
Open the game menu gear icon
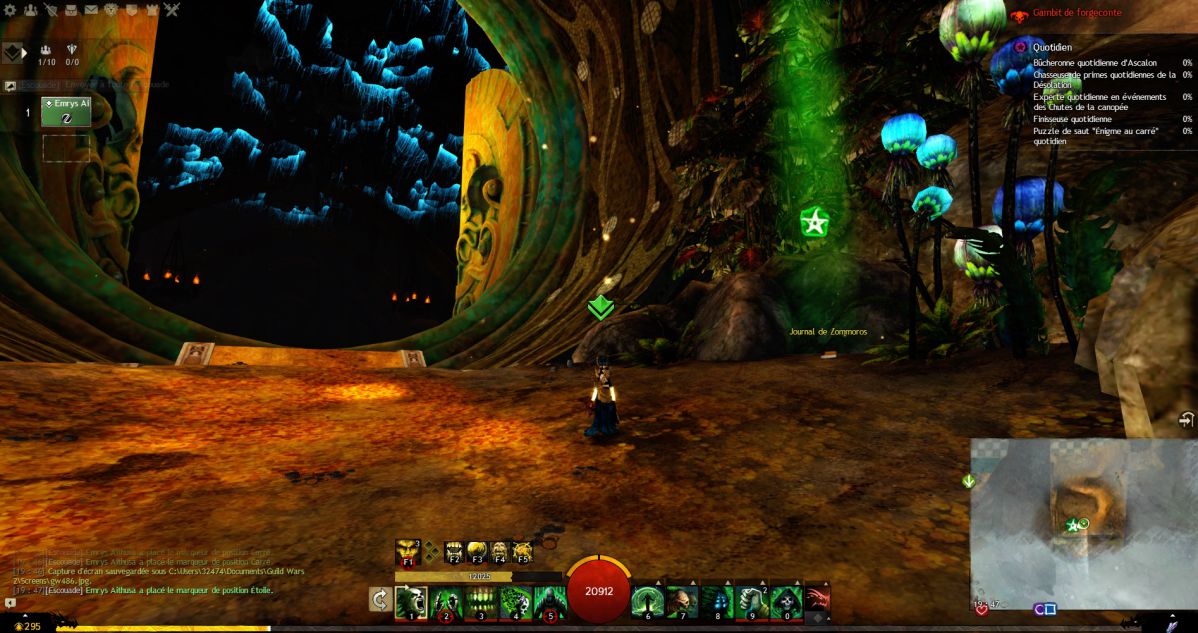pos(10,10)
